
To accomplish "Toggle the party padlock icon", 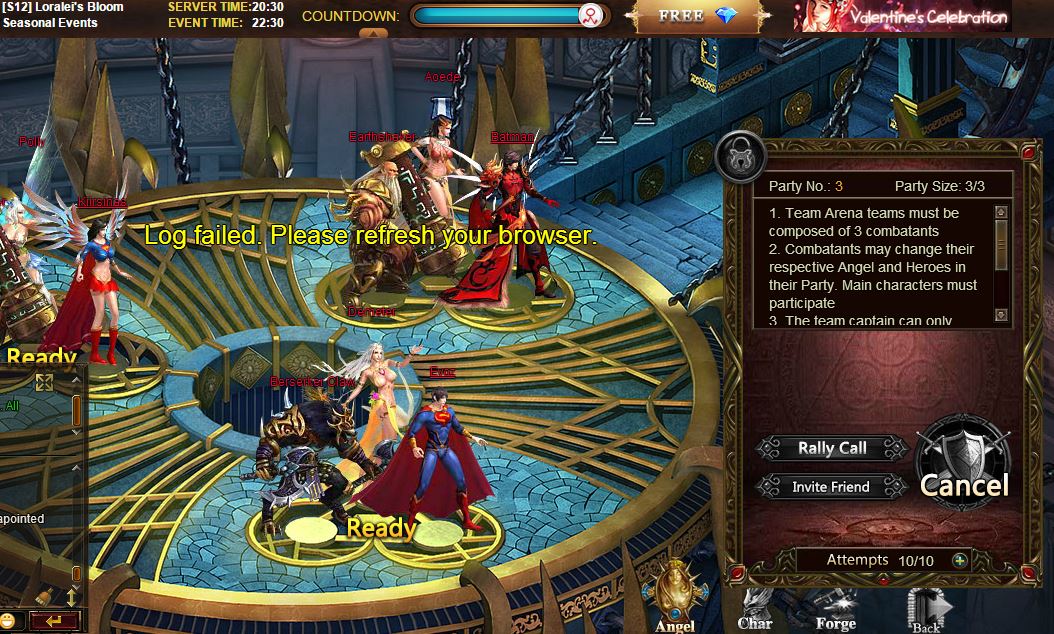I will (741, 156).
